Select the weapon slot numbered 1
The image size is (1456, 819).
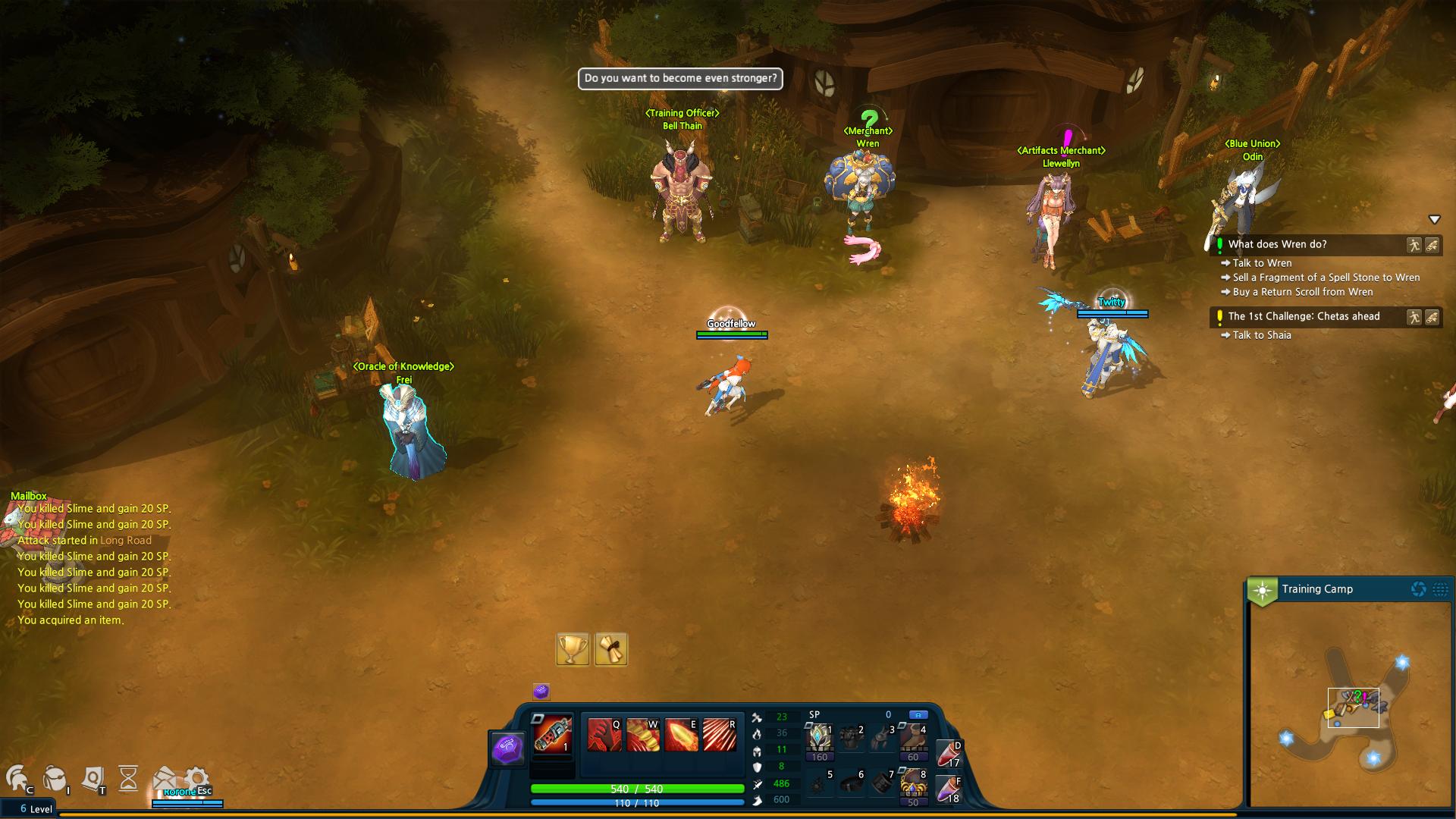click(x=553, y=734)
